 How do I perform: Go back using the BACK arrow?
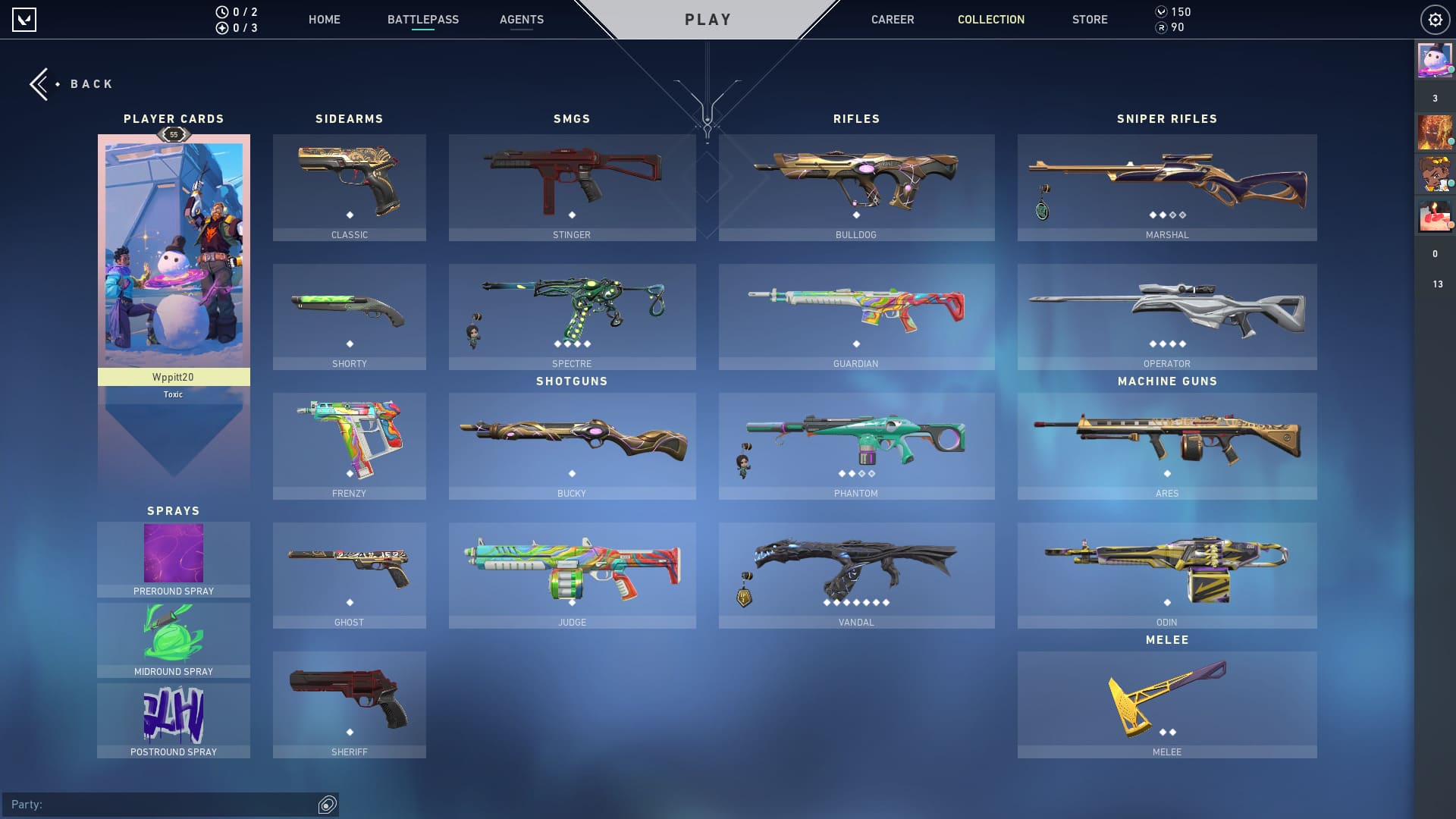click(x=71, y=84)
